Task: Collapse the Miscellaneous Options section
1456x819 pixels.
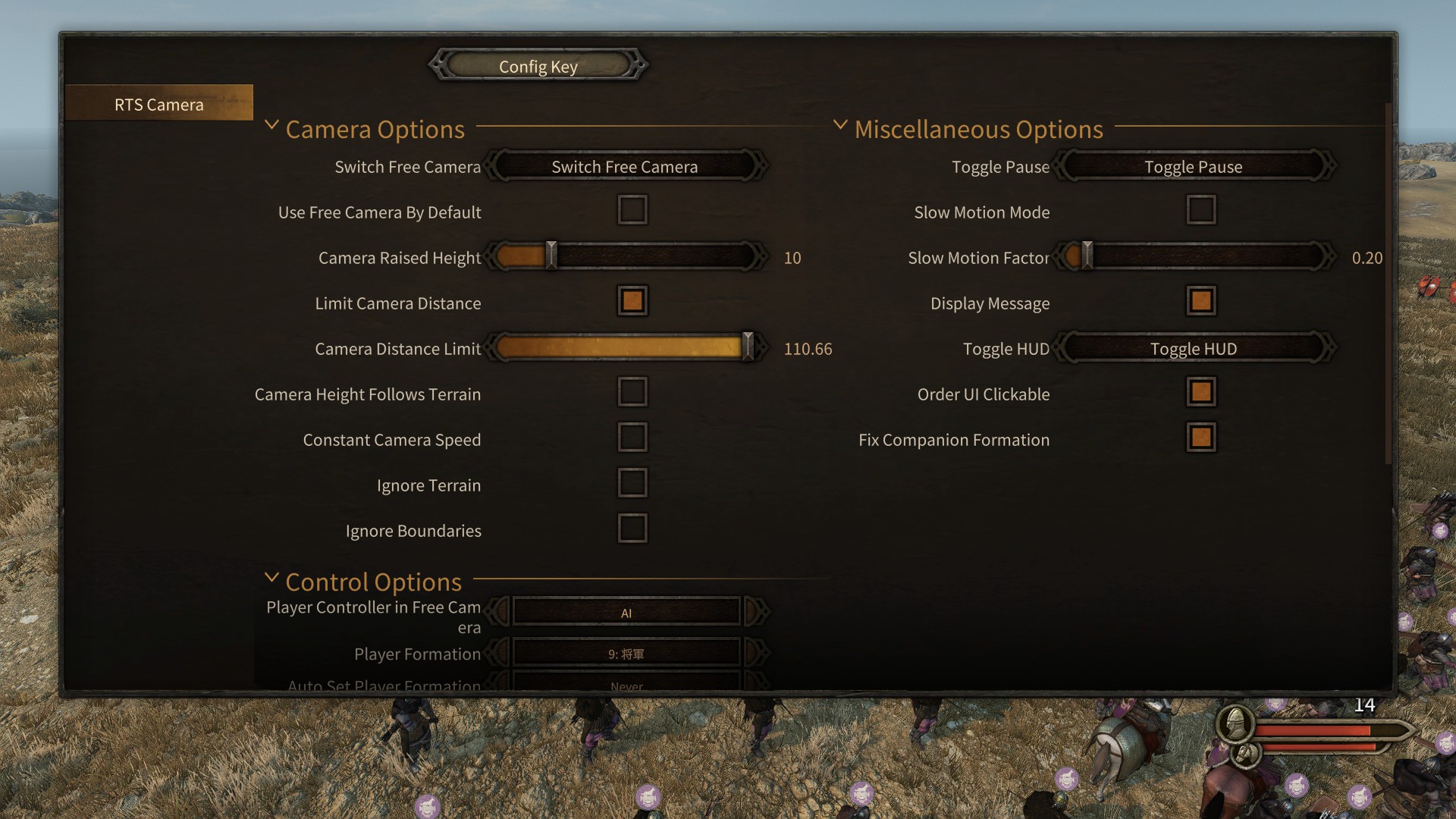Action: click(x=840, y=125)
